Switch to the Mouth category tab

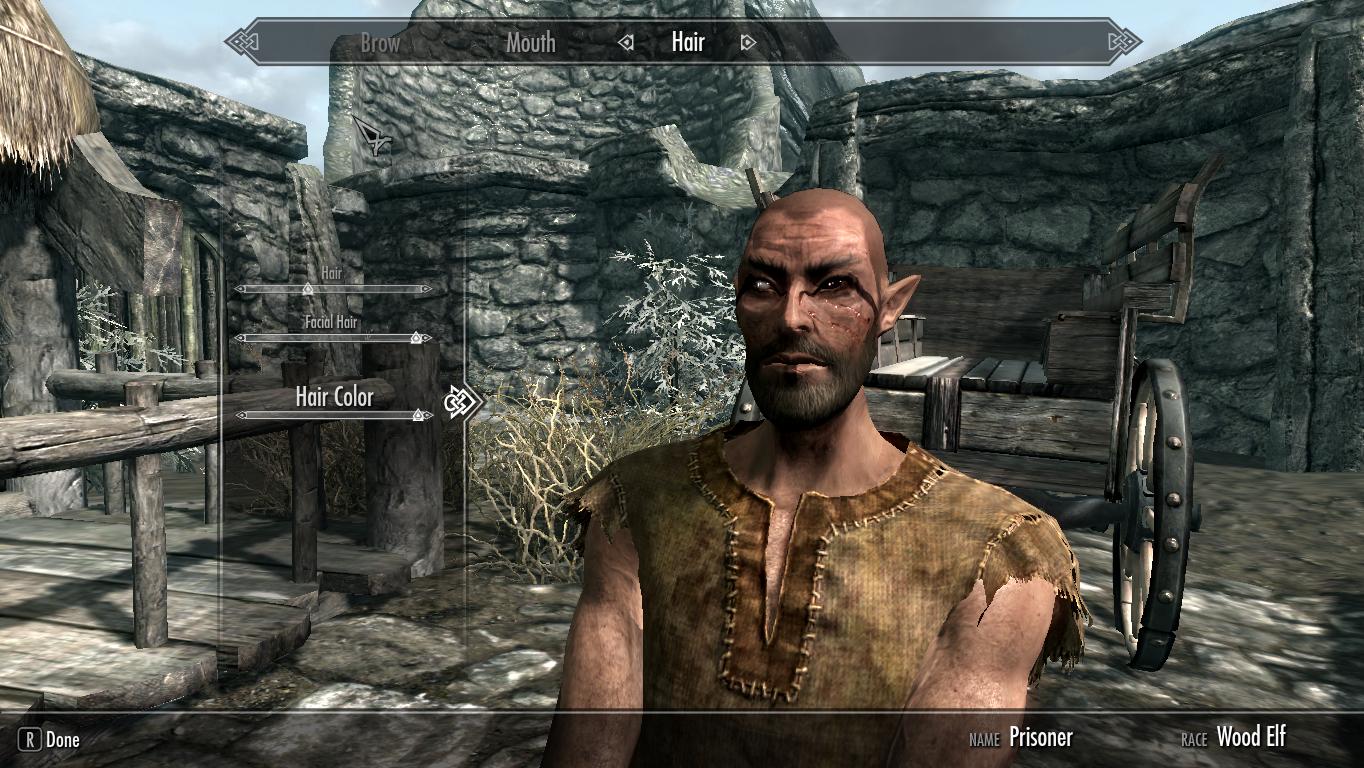click(530, 43)
